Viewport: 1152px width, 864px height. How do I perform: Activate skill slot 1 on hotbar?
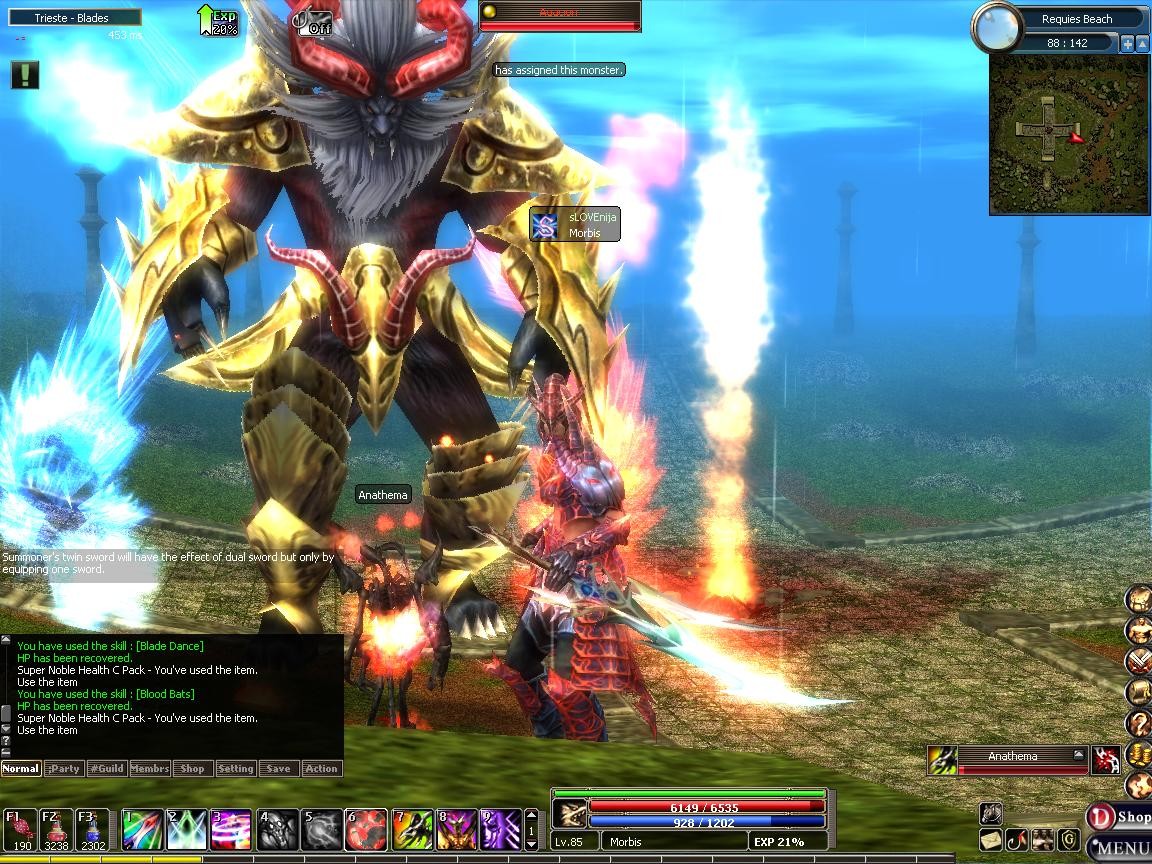(x=141, y=830)
